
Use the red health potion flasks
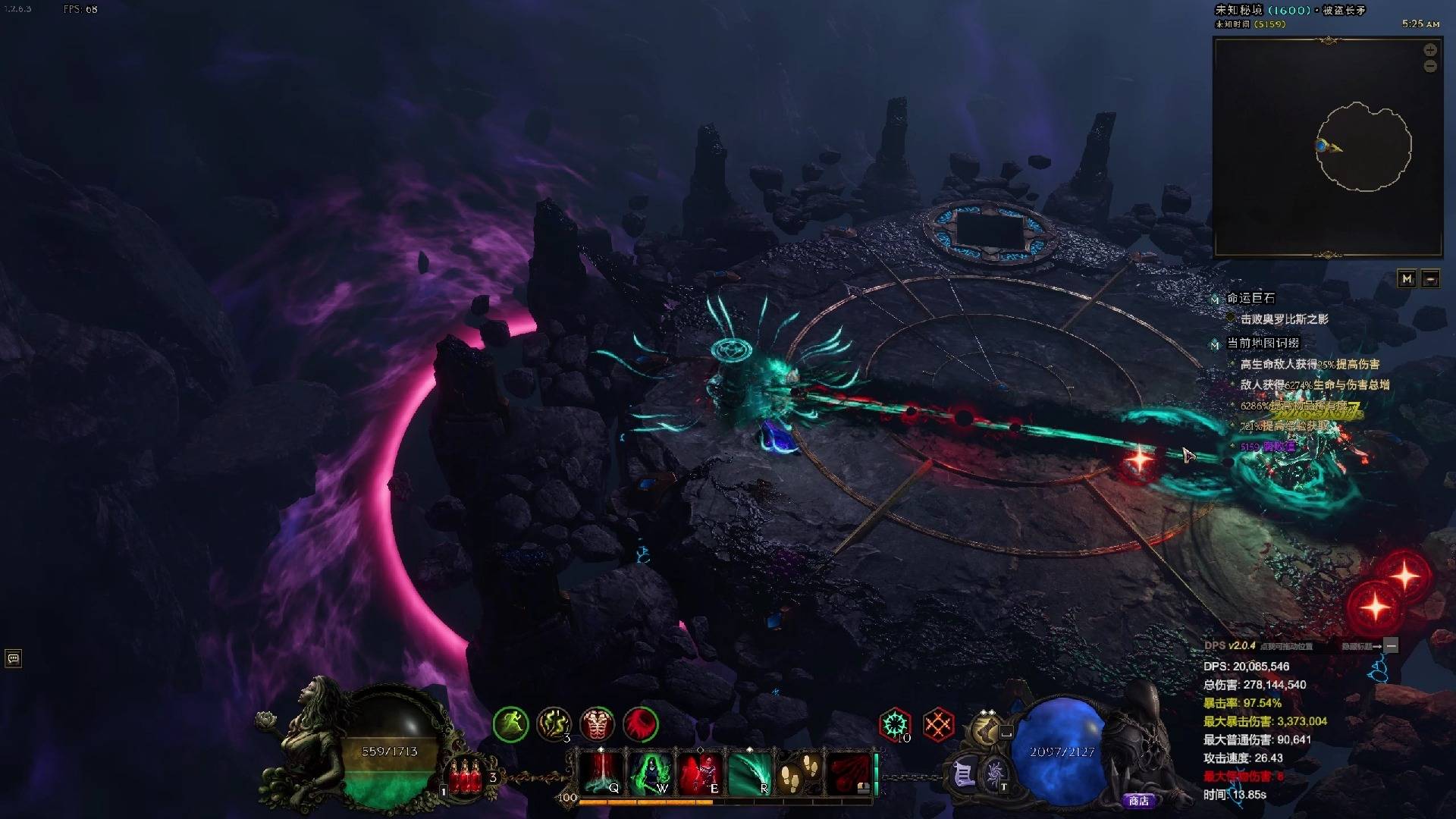point(465,776)
